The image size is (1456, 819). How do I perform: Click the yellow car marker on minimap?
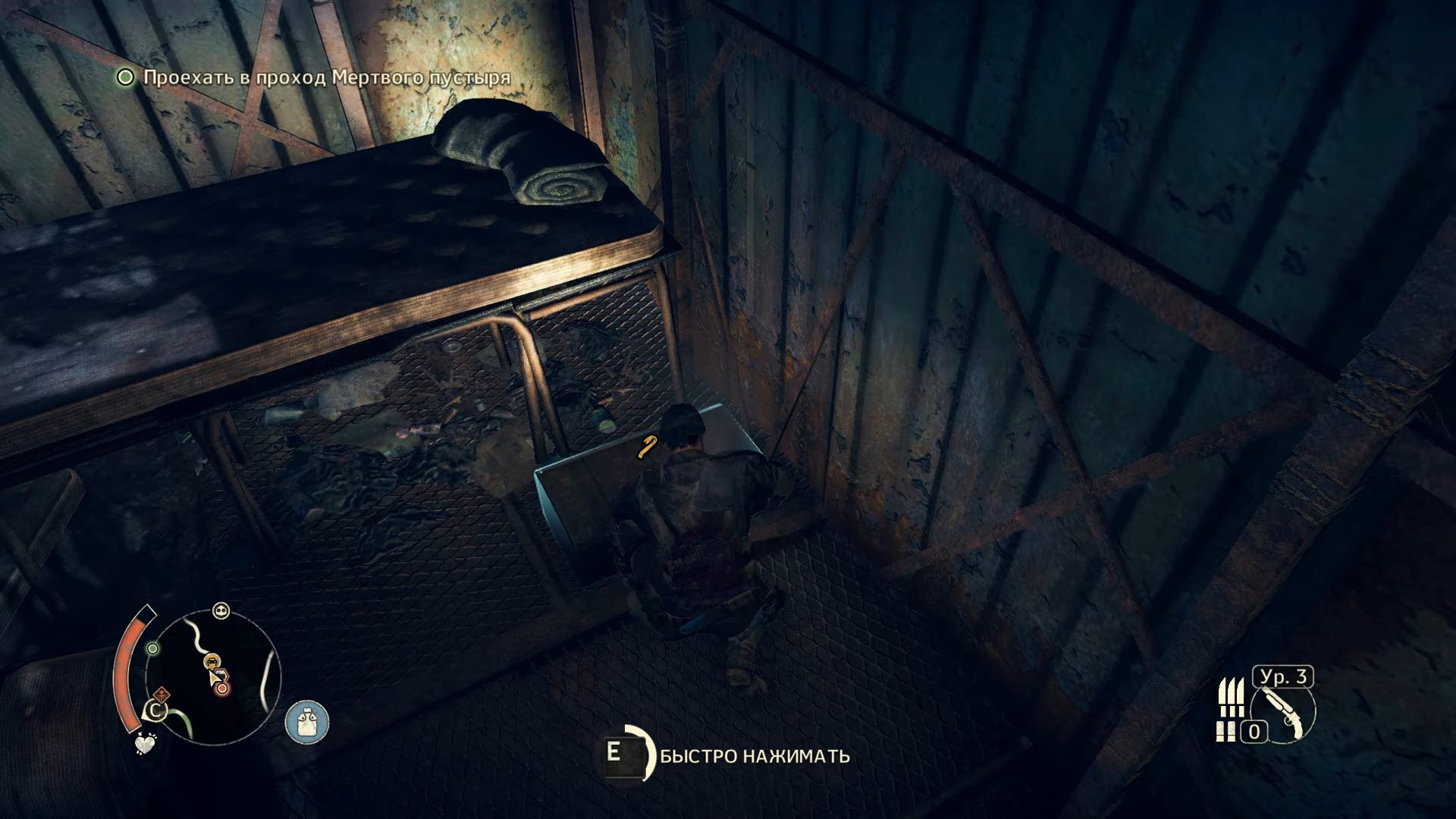pyautogui.click(x=214, y=661)
